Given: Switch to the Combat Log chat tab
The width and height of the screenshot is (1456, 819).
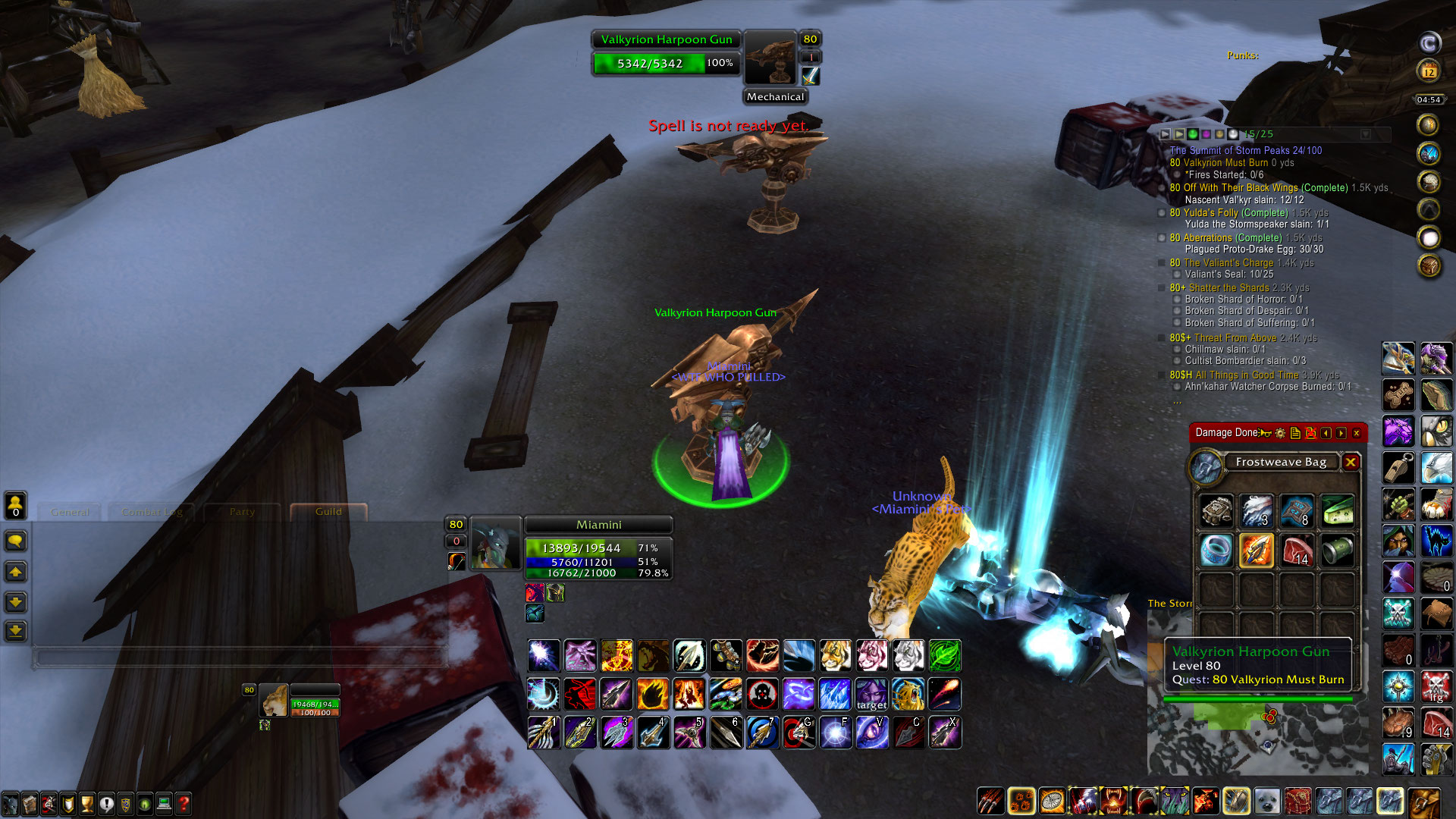Looking at the screenshot, I should point(152,512).
